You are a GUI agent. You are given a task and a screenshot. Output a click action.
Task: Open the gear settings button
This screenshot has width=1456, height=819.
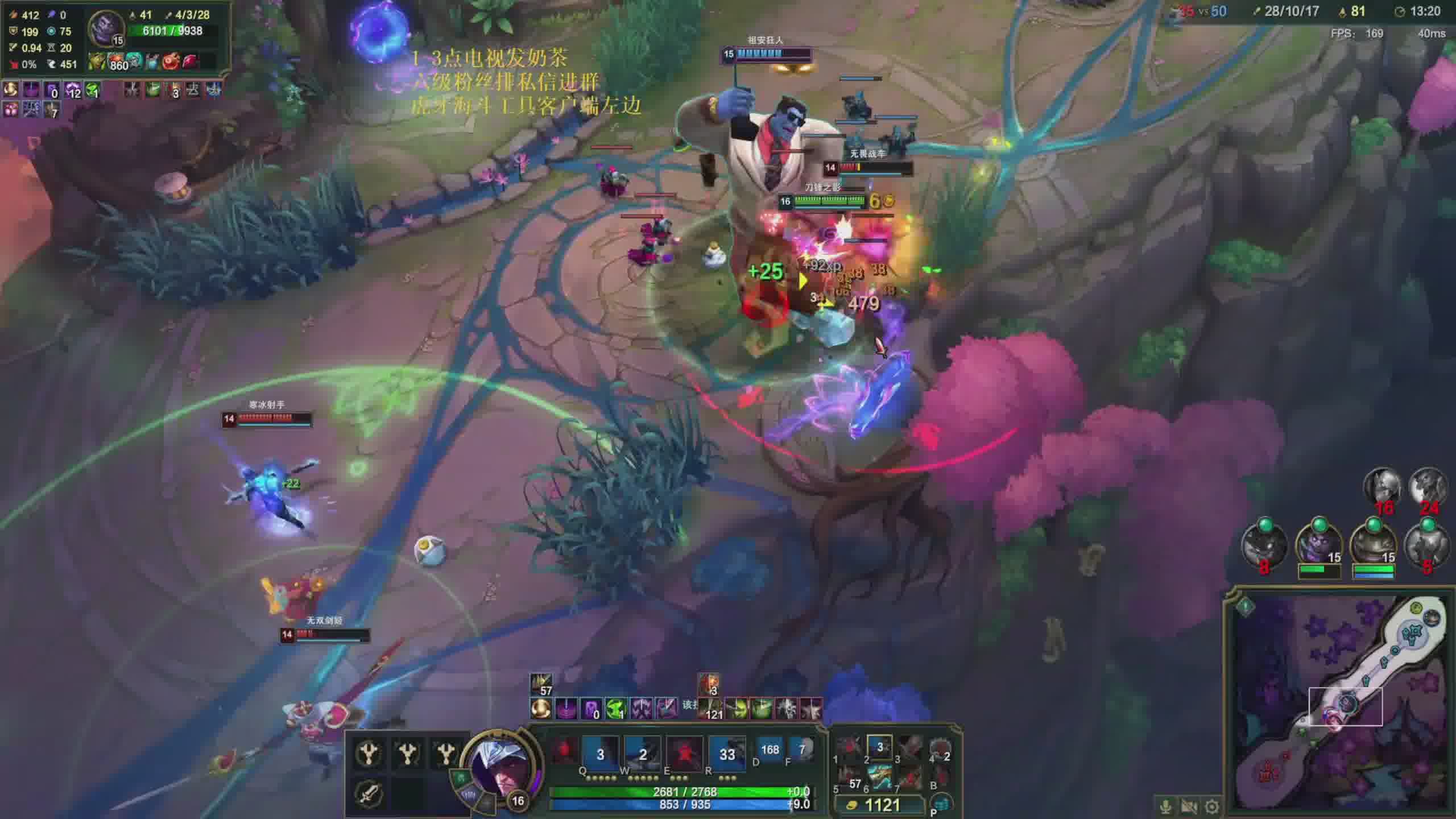(1212, 806)
